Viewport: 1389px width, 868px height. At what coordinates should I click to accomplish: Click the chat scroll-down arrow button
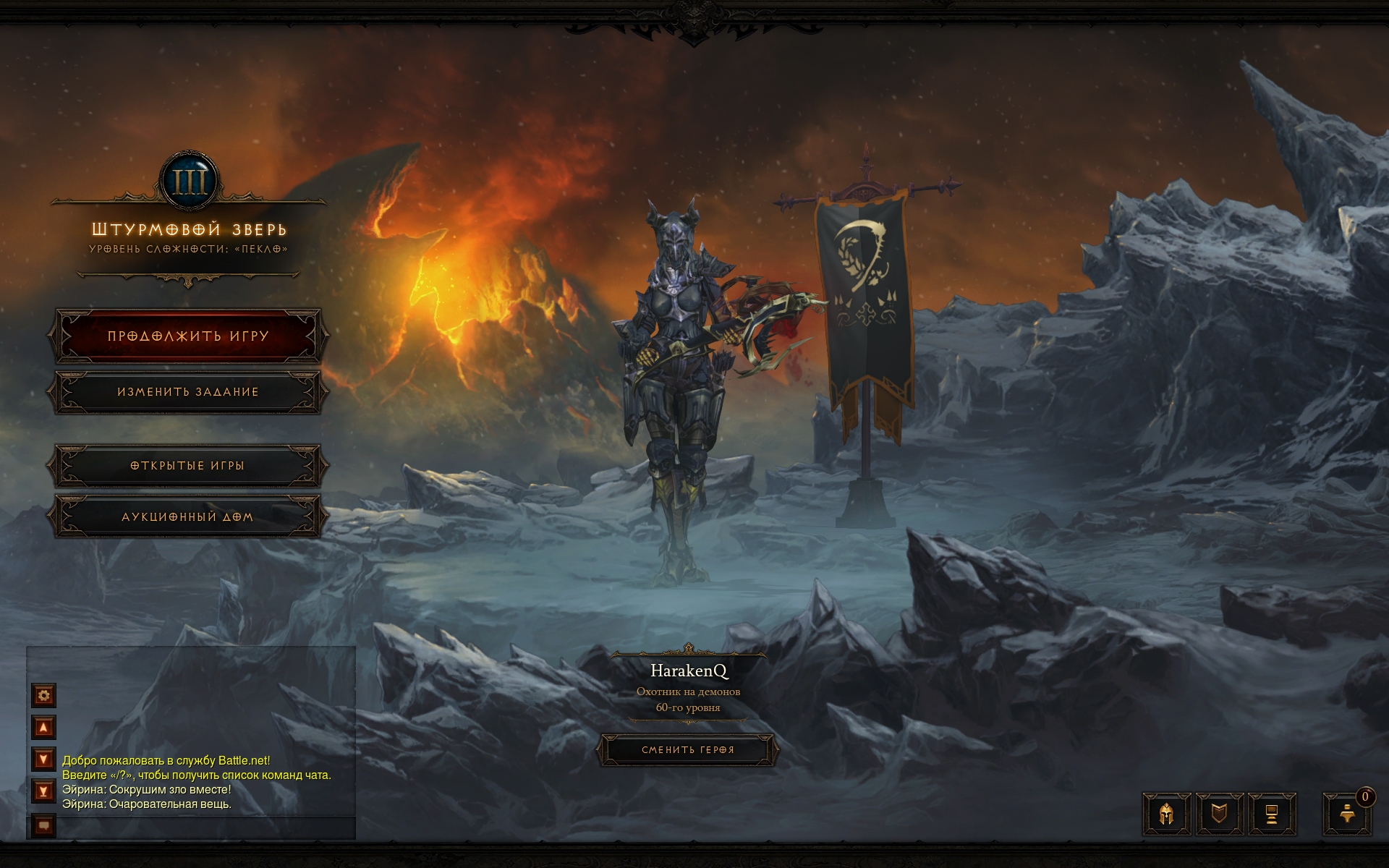[44, 759]
